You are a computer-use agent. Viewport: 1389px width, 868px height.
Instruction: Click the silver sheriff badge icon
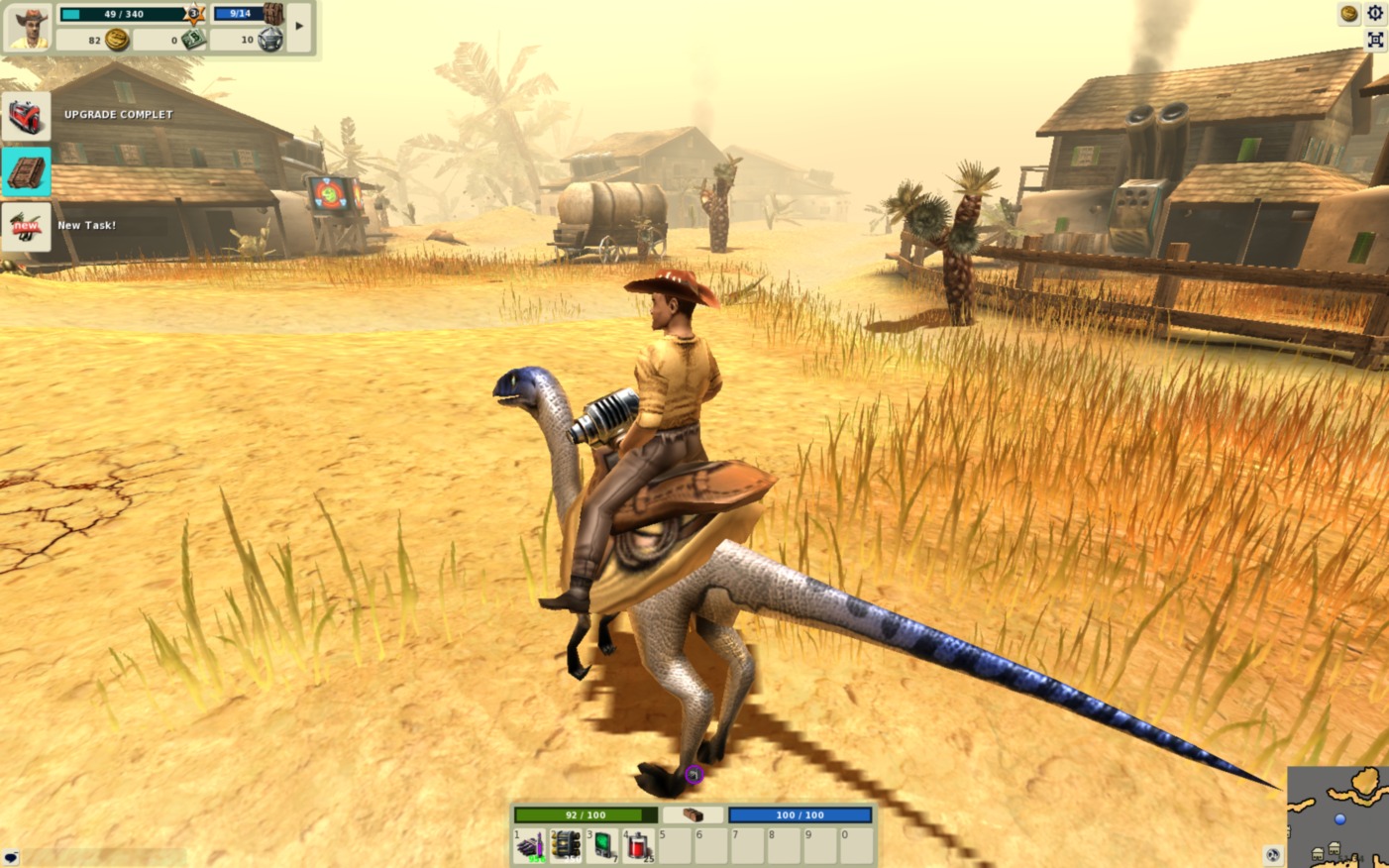pyautogui.click(x=269, y=40)
